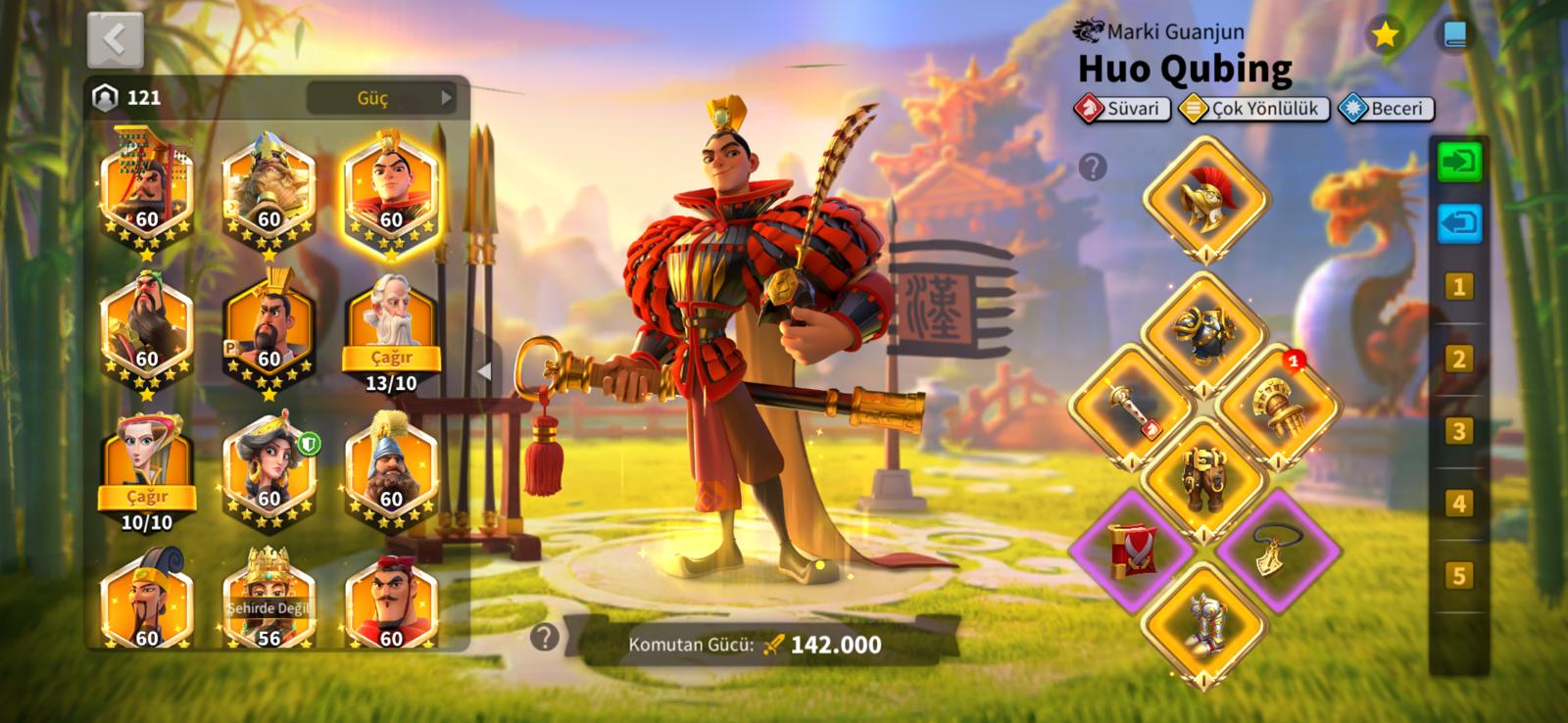Summon the lady commander showing 10/10
1568x723 pixels.
147,497
